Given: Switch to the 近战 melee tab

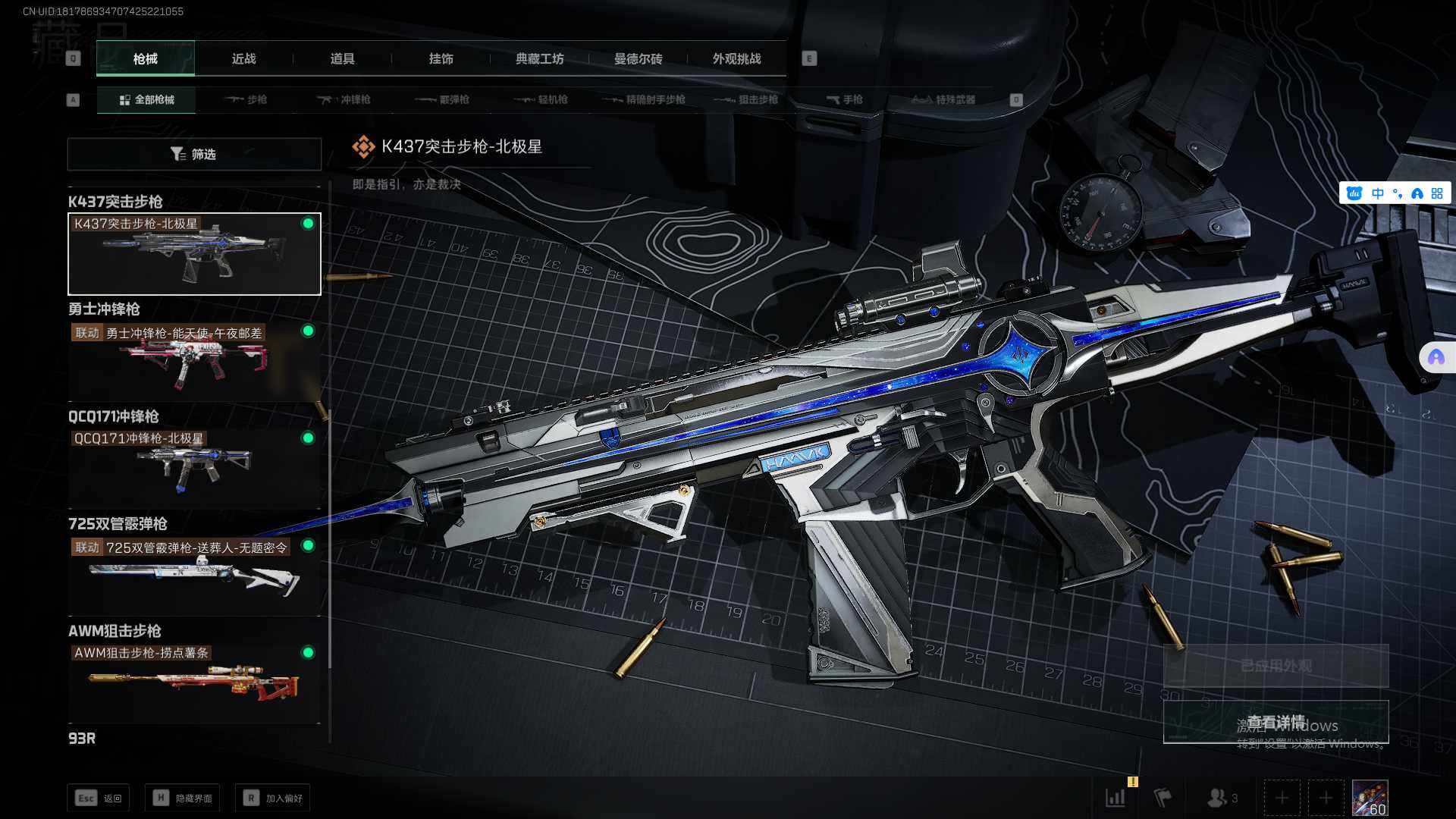Looking at the screenshot, I should pyautogui.click(x=243, y=59).
